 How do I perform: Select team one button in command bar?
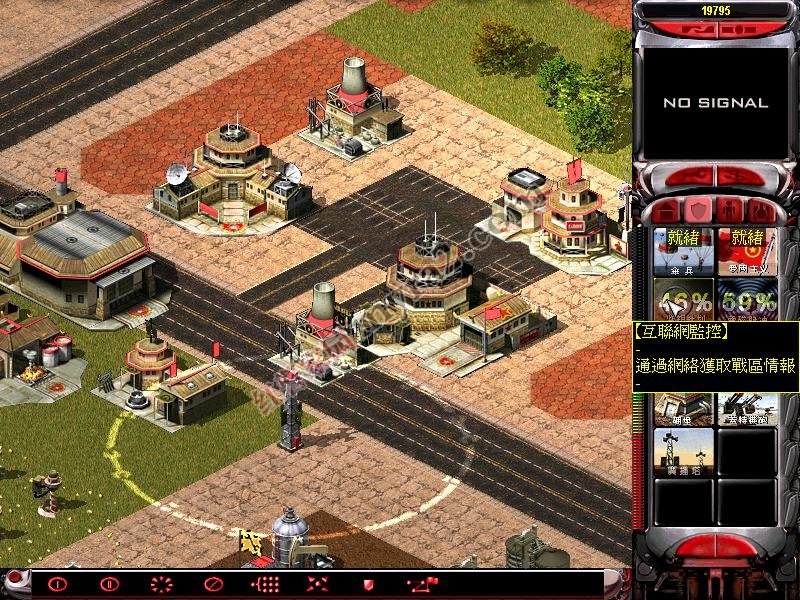coord(57,584)
